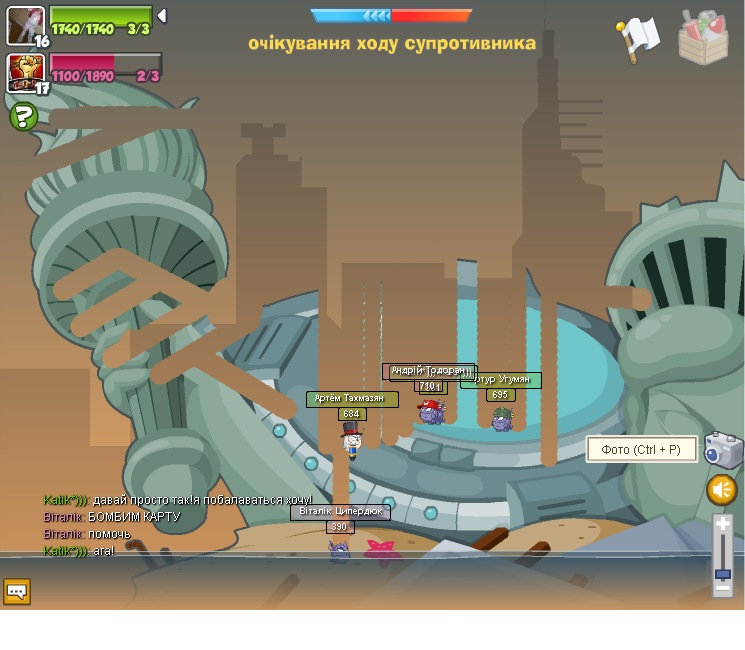
Task: Click the zoom slider's plus button
Action: tap(723, 523)
